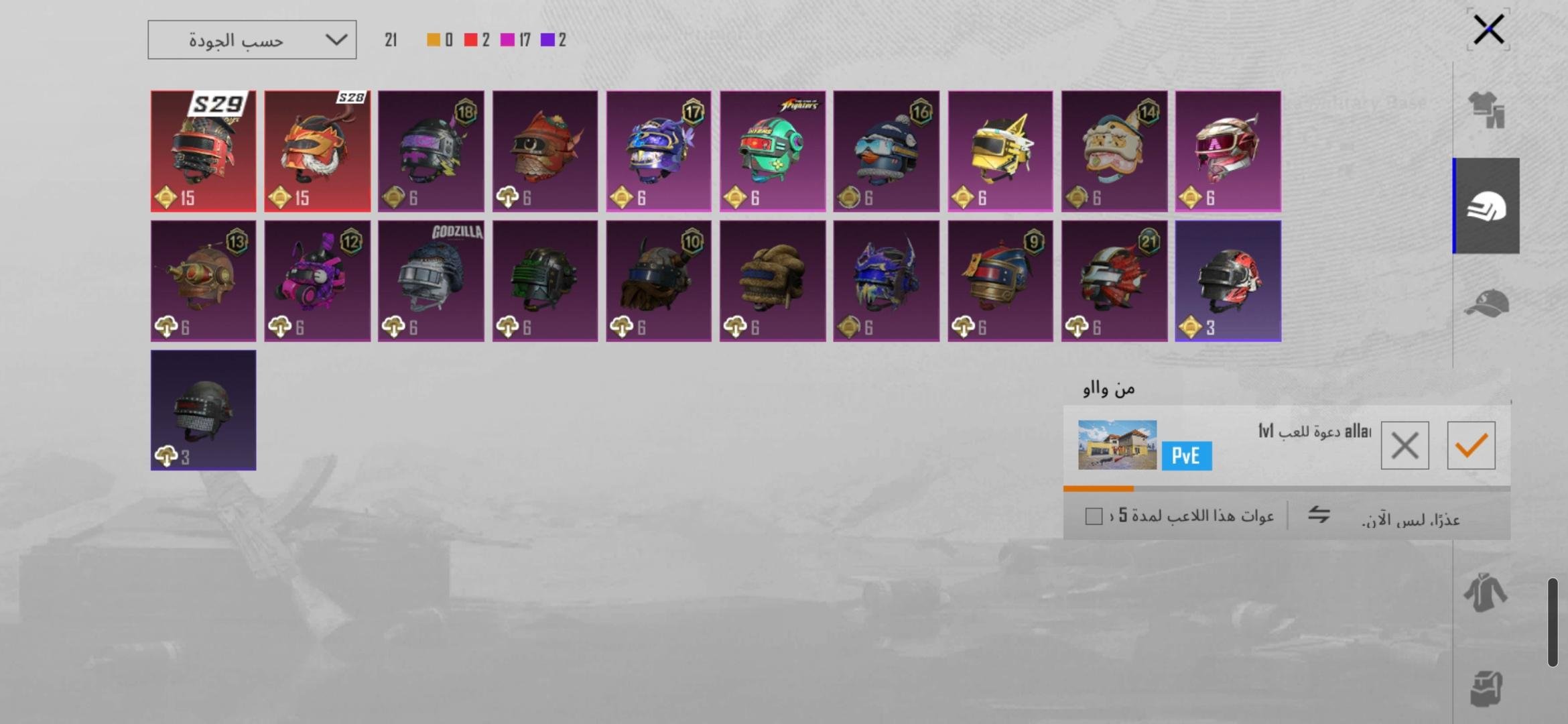The width and height of the screenshot is (1568, 724).
Task: Close the inventory screen with the X
Action: pyautogui.click(x=1488, y=29)
